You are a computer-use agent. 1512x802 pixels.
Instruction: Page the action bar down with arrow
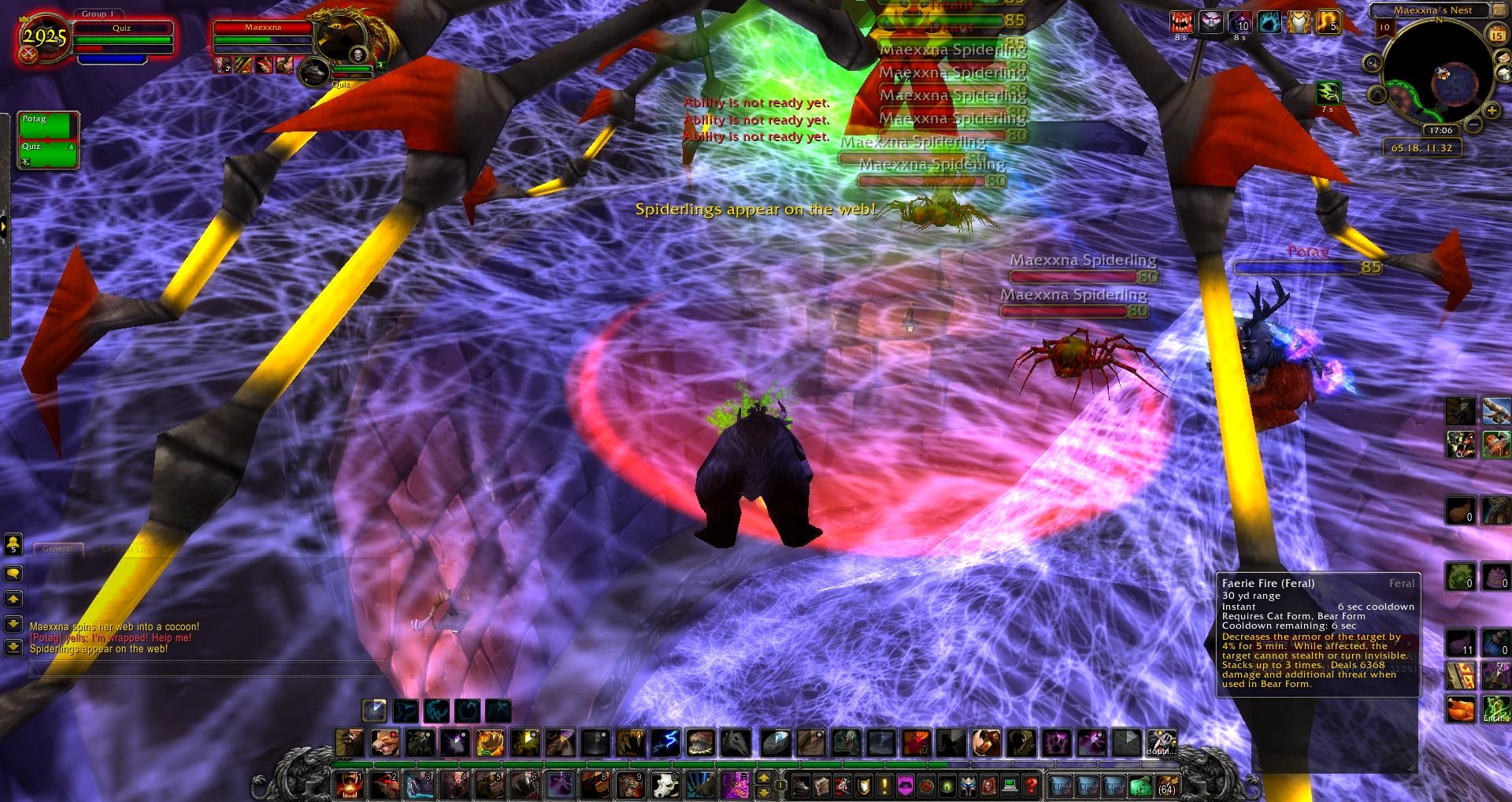point(763,792)
